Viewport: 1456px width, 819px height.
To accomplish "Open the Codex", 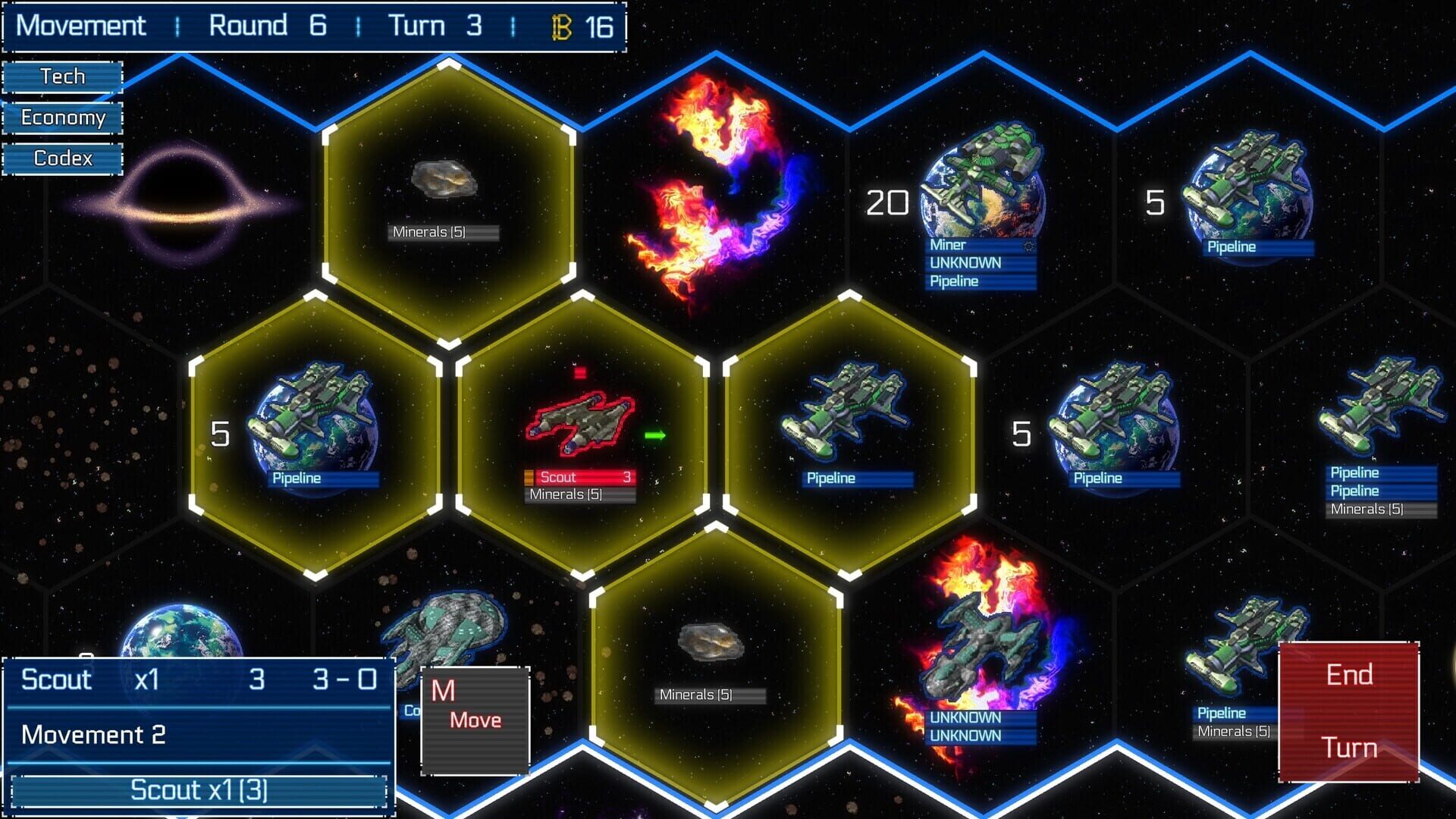I will click(64, 159).
